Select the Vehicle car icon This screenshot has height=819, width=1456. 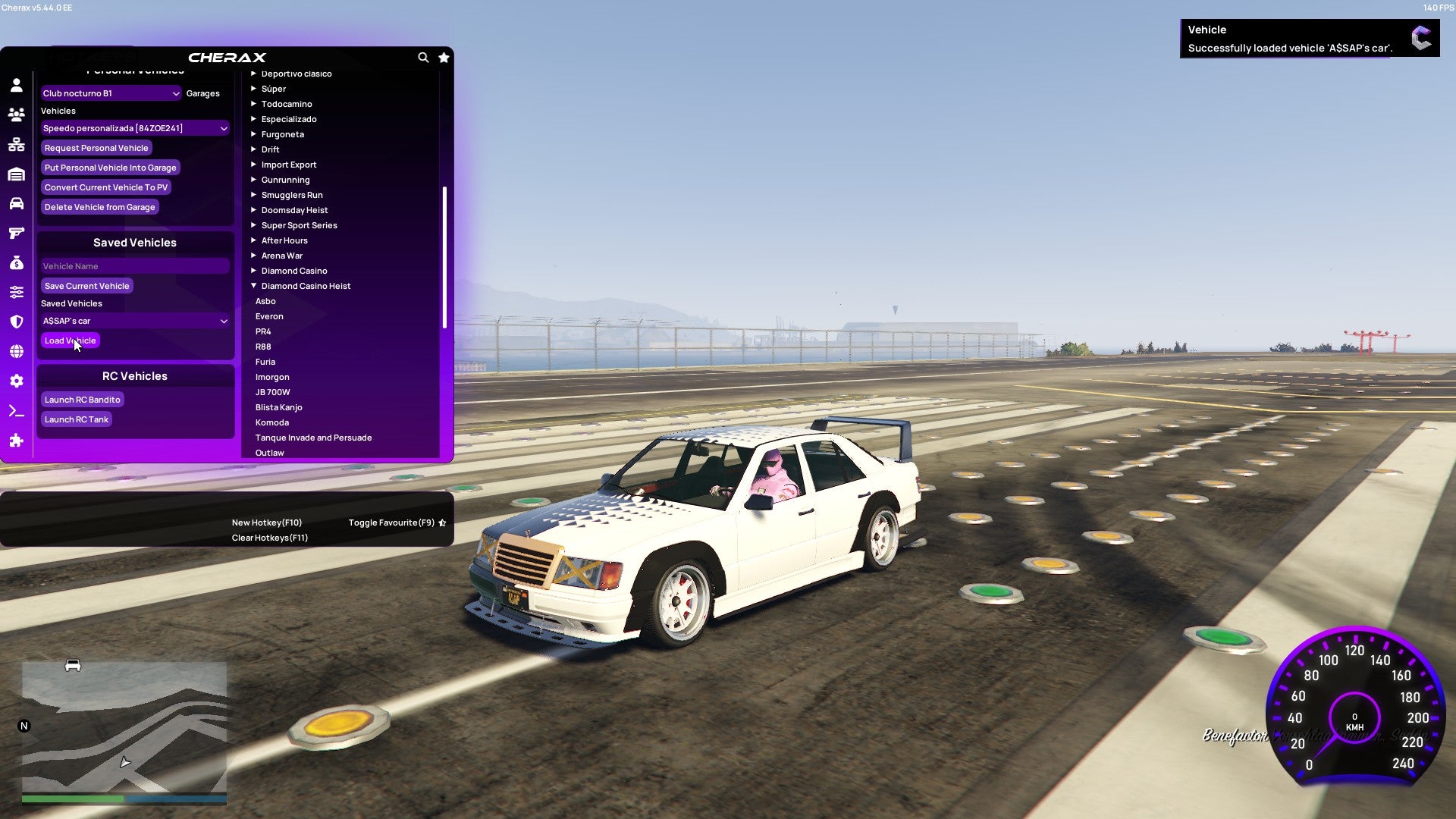pyautogui.click(x=17, y=203)
